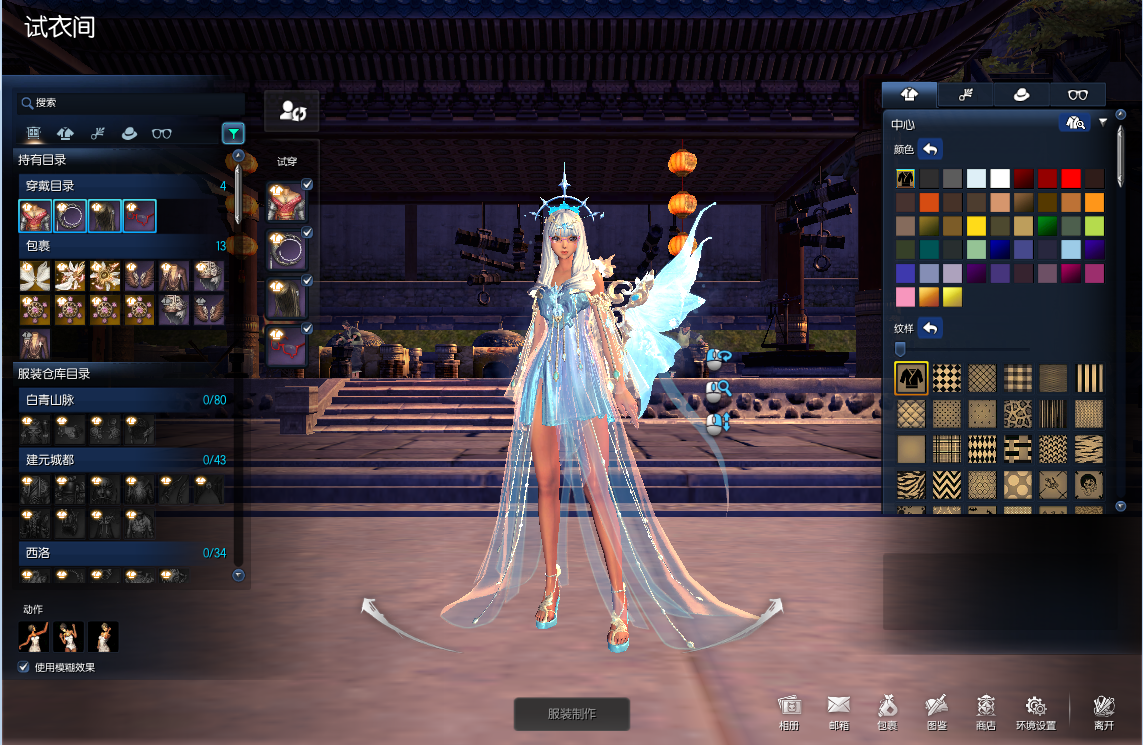The height and width of the screenshot is (745, 1143).
Task: Select the zigzag chevron pattern tile
Action: [x=946, y=486]
